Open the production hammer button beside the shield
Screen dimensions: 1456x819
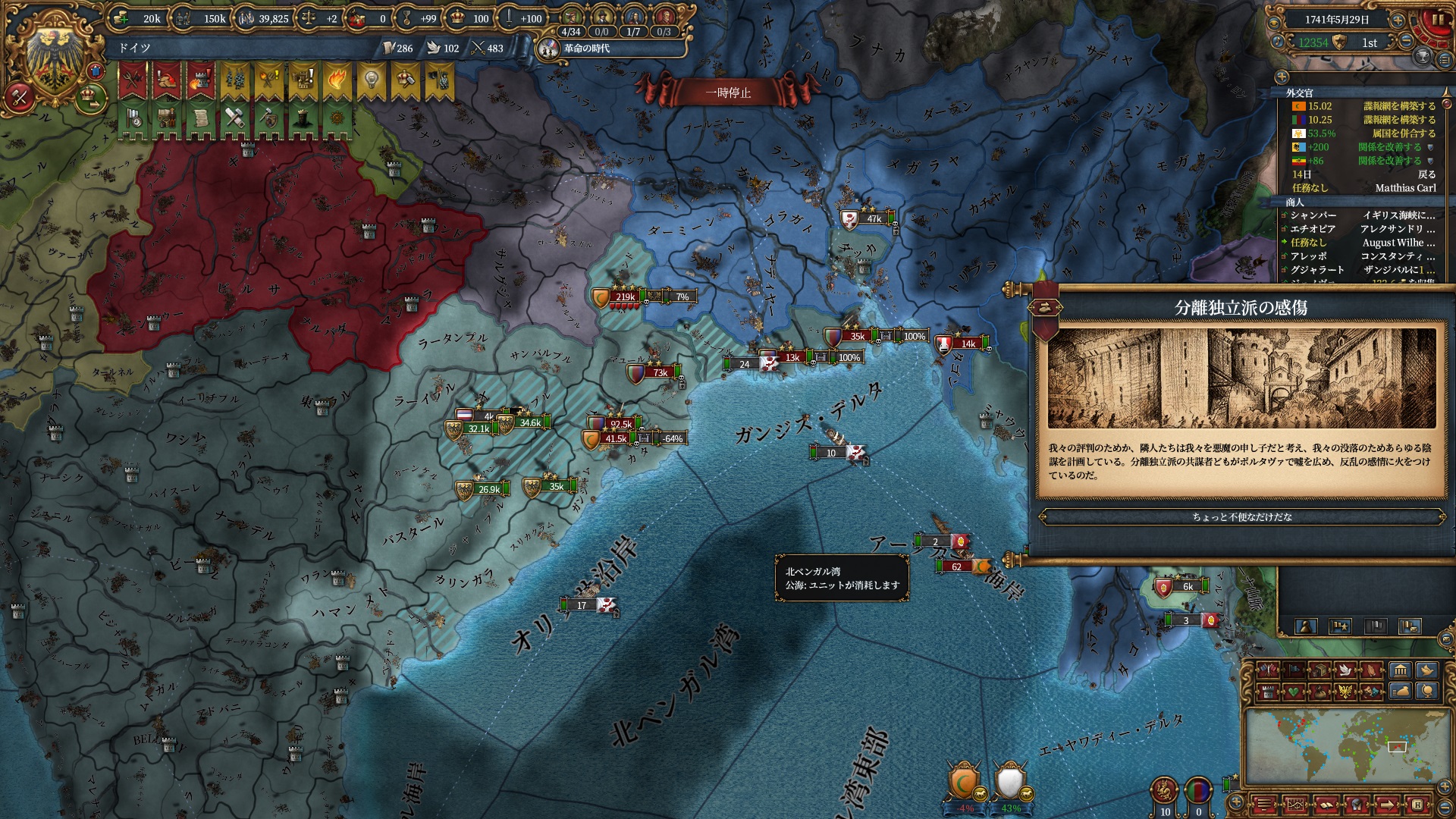[20, 97]
